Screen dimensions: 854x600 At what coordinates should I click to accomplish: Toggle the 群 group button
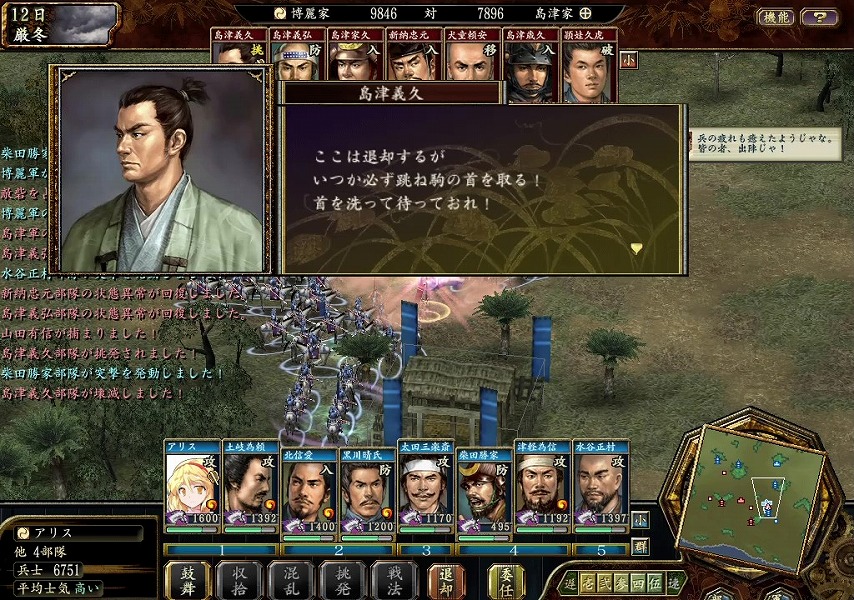pyautogui.click(x=640, y=547)
